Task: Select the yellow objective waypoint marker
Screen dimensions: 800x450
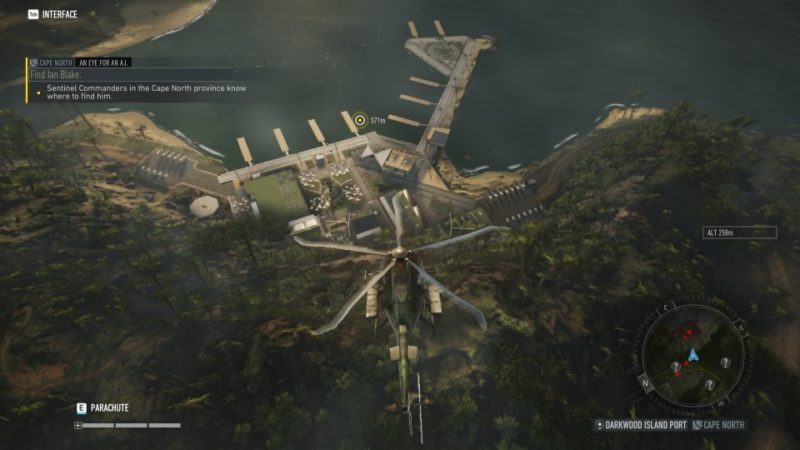Action: click(x=360, y=120)
